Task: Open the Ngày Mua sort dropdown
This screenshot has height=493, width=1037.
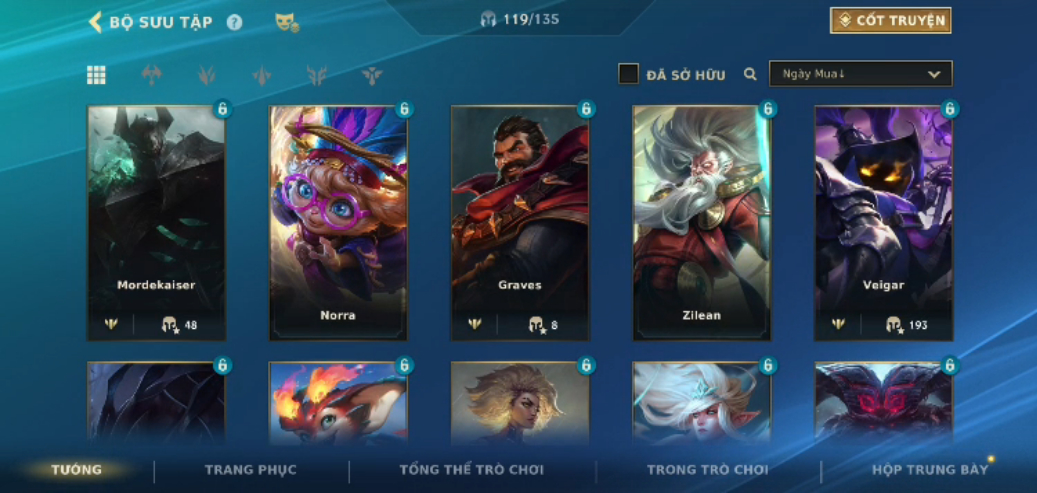Action: (860, 74)
